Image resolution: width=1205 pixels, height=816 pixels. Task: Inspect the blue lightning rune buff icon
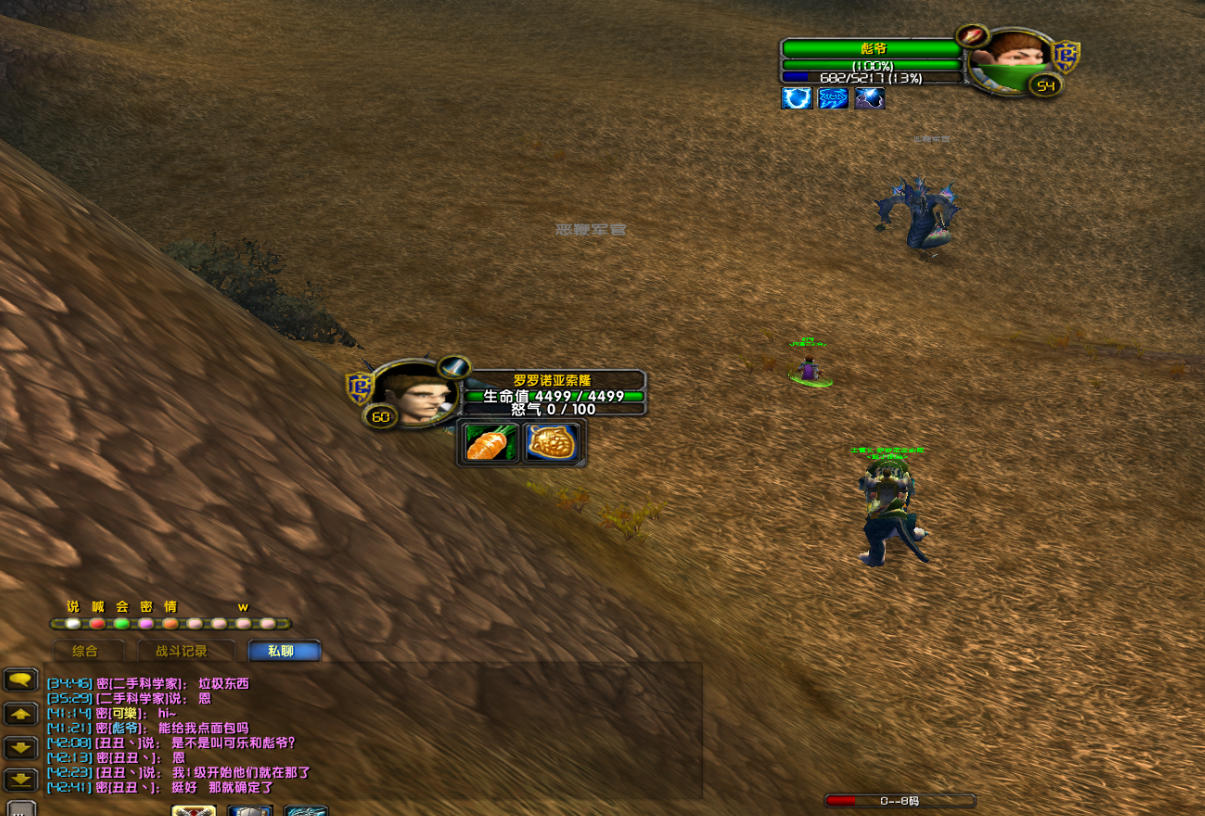[x=833, y=98]
